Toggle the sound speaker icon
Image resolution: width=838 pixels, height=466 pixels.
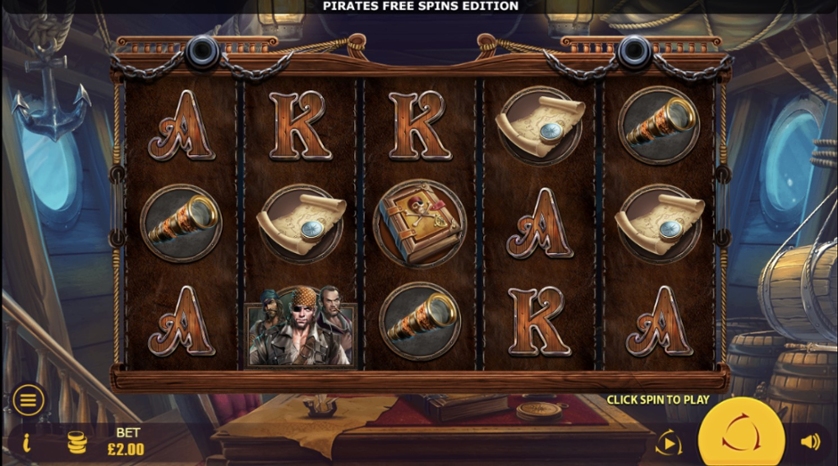tap(810, 441)
